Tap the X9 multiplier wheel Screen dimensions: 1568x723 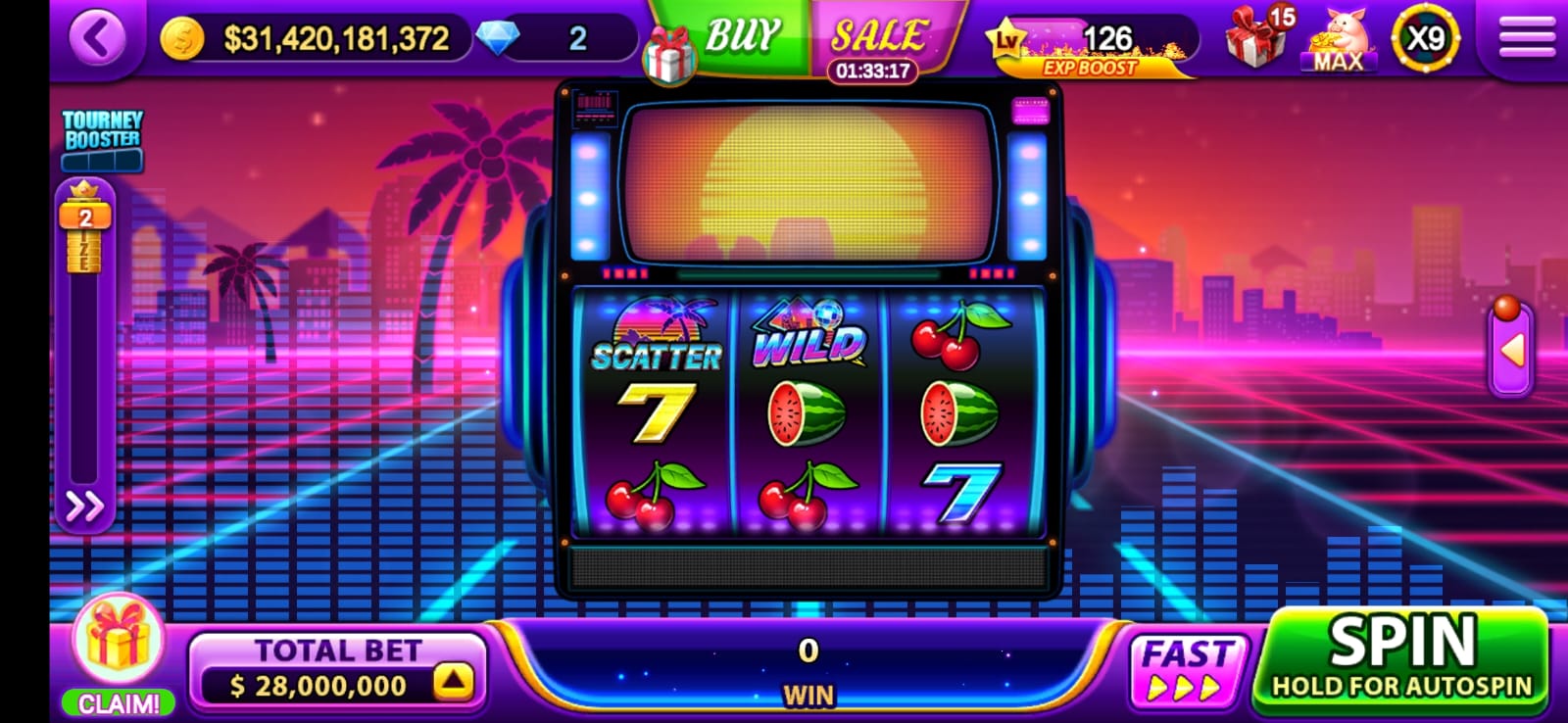coord(1424,39)
